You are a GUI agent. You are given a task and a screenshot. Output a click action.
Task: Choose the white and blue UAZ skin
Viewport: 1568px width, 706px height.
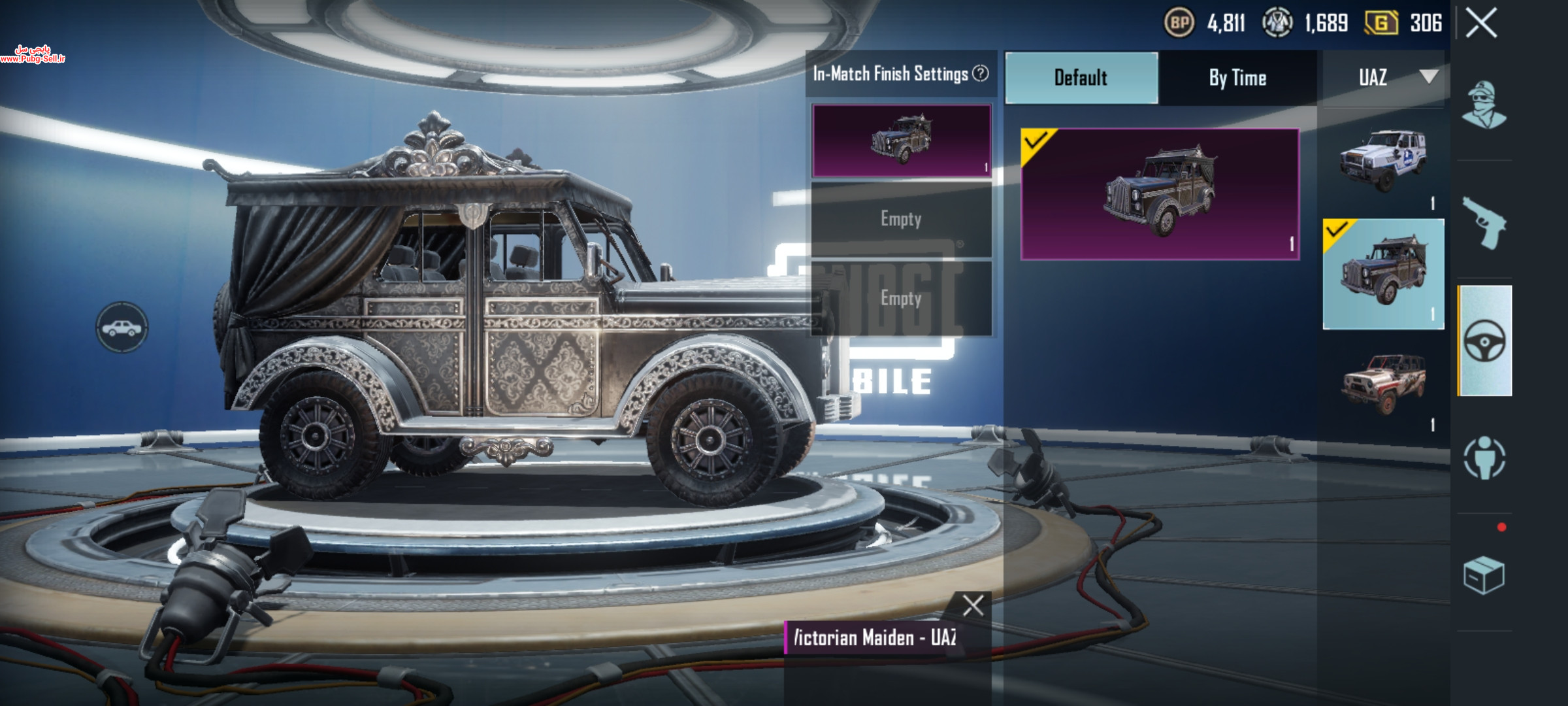[1383, 160]
